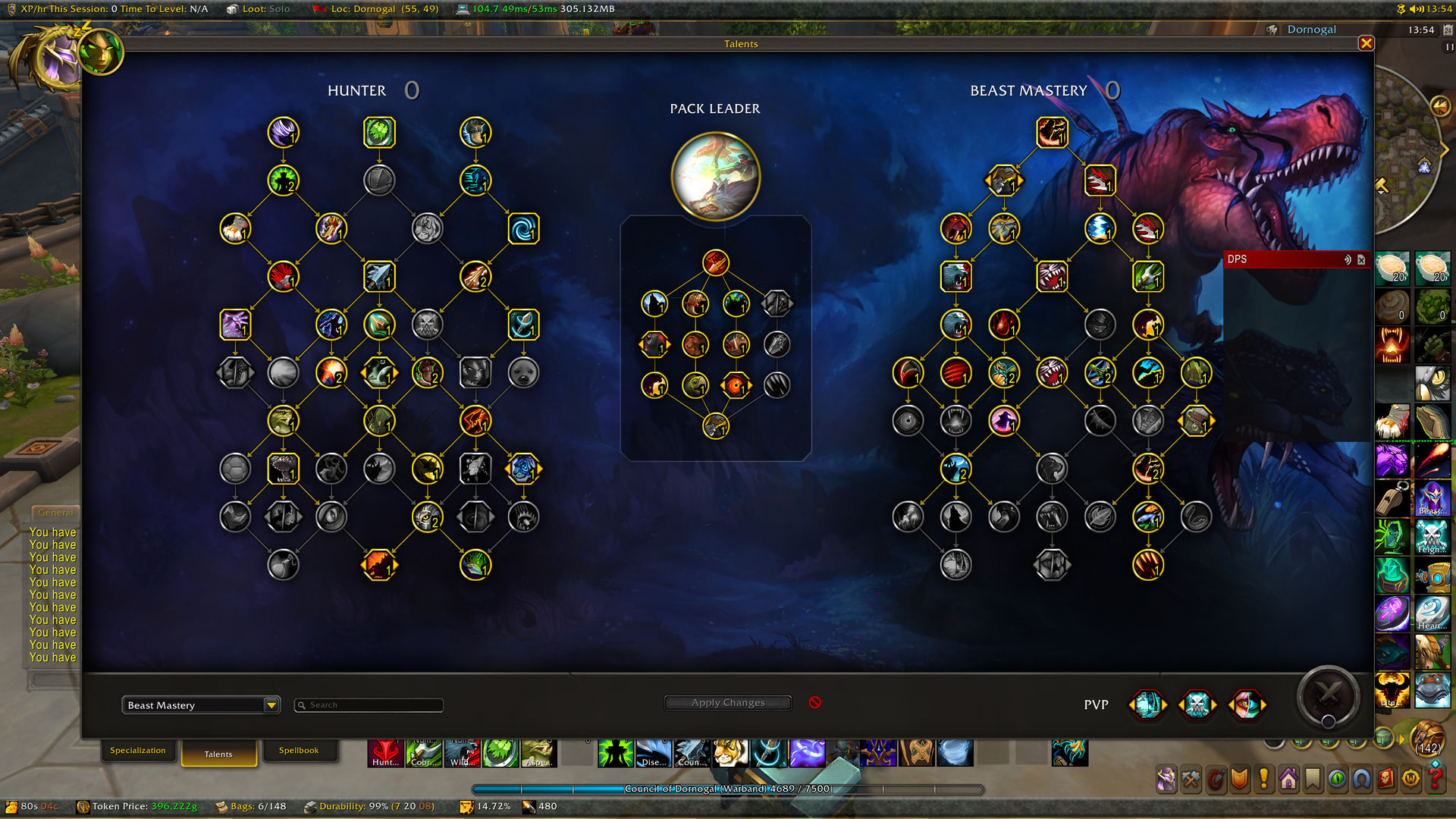Open the Spellbook tab
Screen dimensions: 1456x819
tap(298, 751)
